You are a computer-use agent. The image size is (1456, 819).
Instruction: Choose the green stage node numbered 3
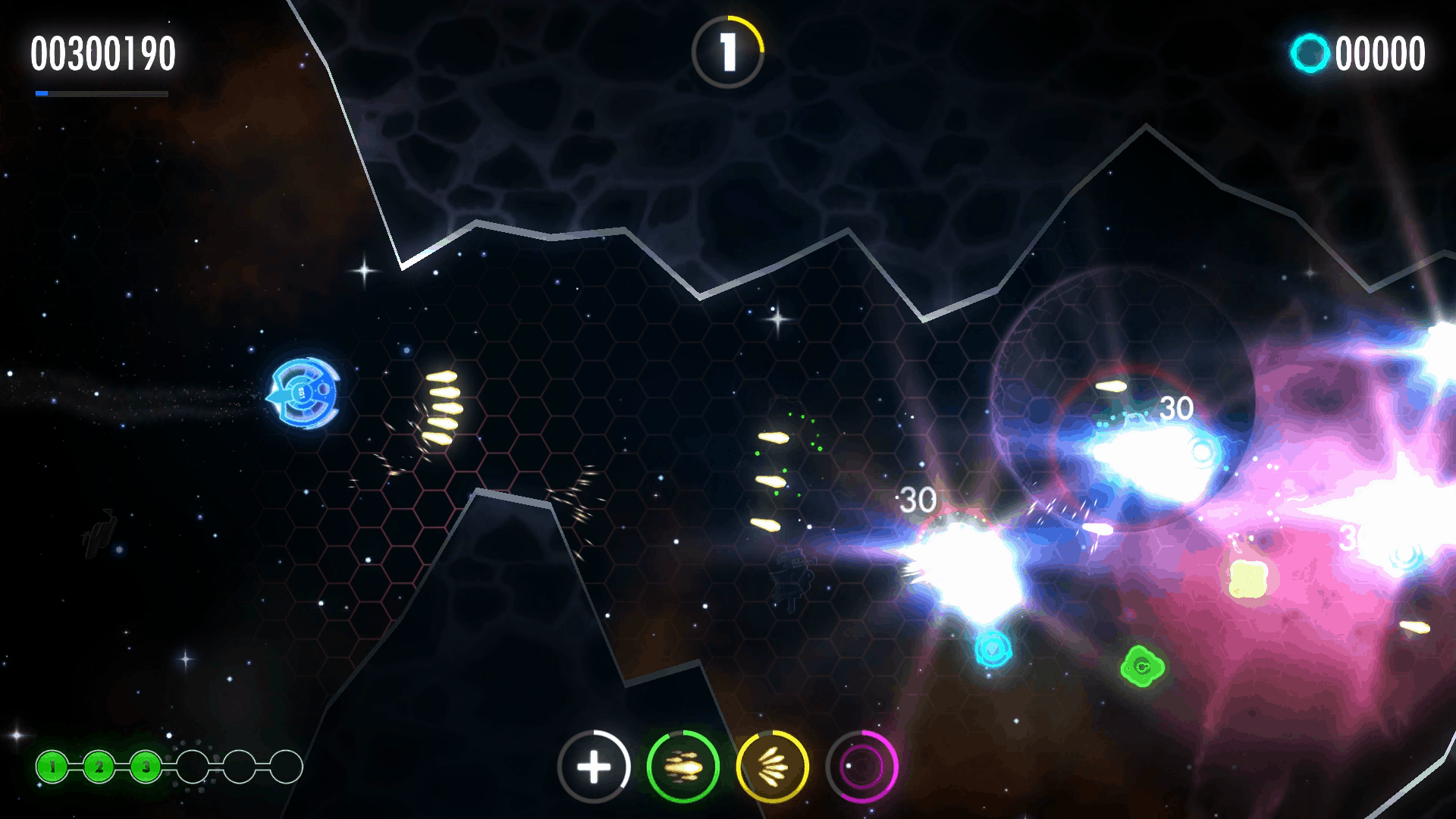click(146, 767)
